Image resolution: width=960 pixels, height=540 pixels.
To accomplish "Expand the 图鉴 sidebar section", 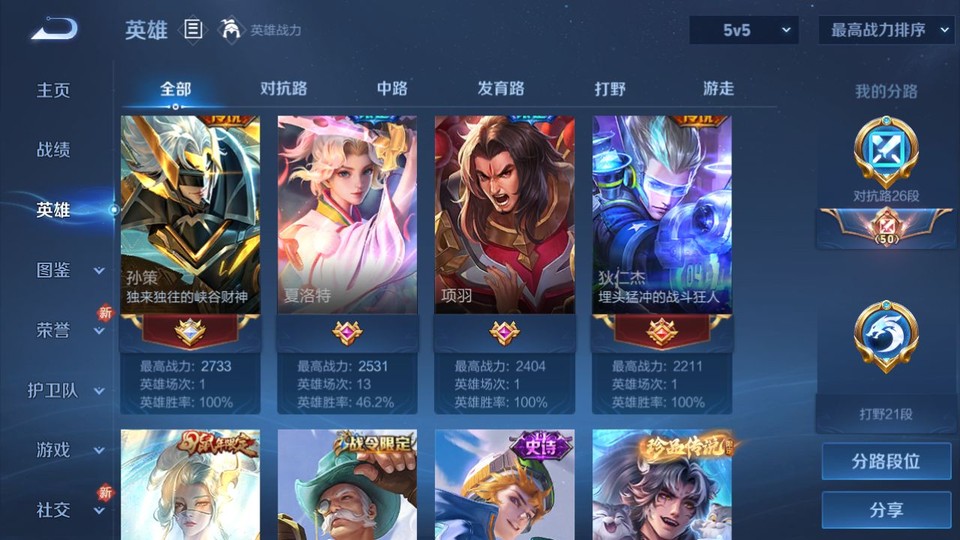I will tap(64, 270).
